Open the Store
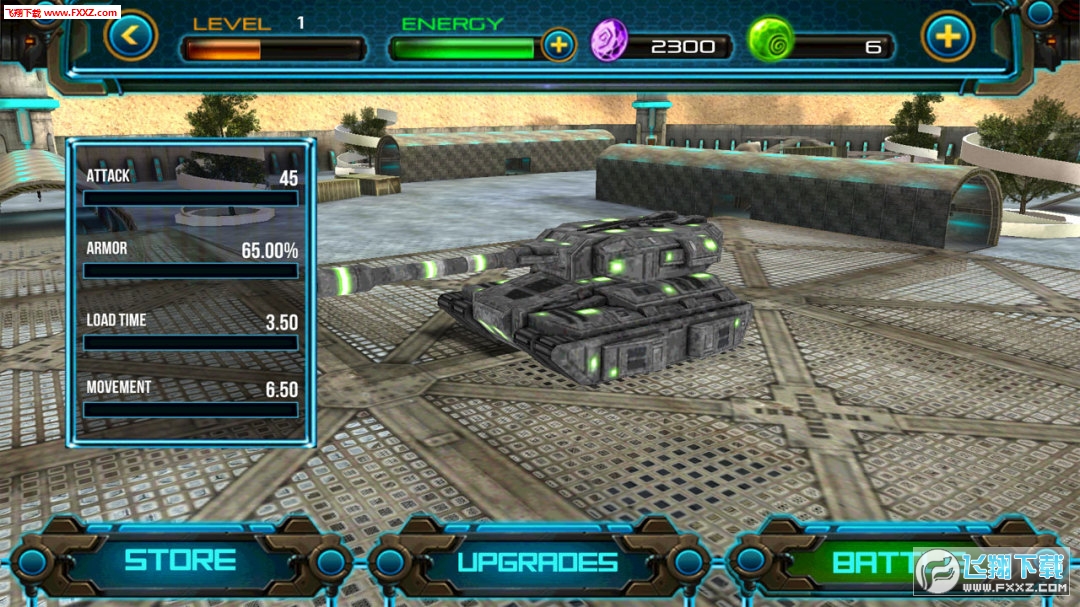 [180, 561]
